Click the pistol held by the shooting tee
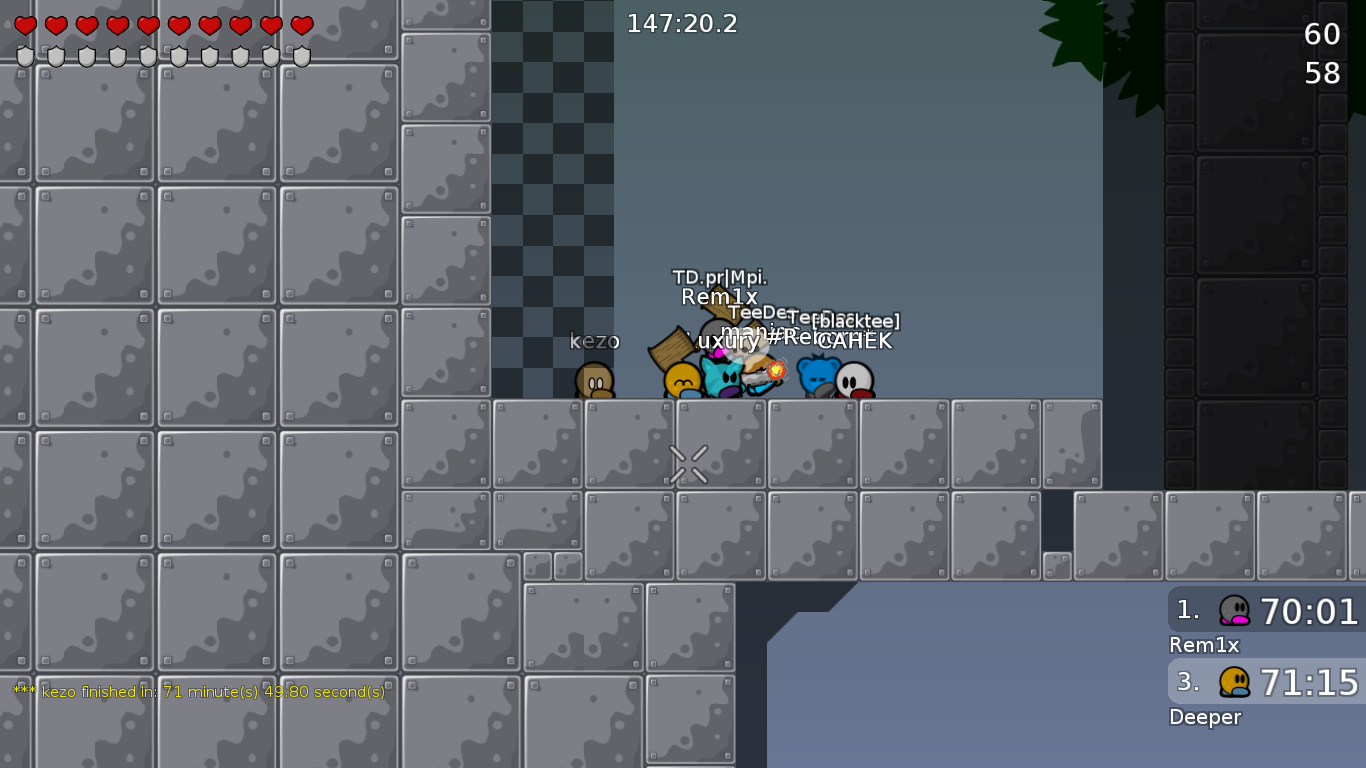This screenshot has width=1366, height=768. 757,376
